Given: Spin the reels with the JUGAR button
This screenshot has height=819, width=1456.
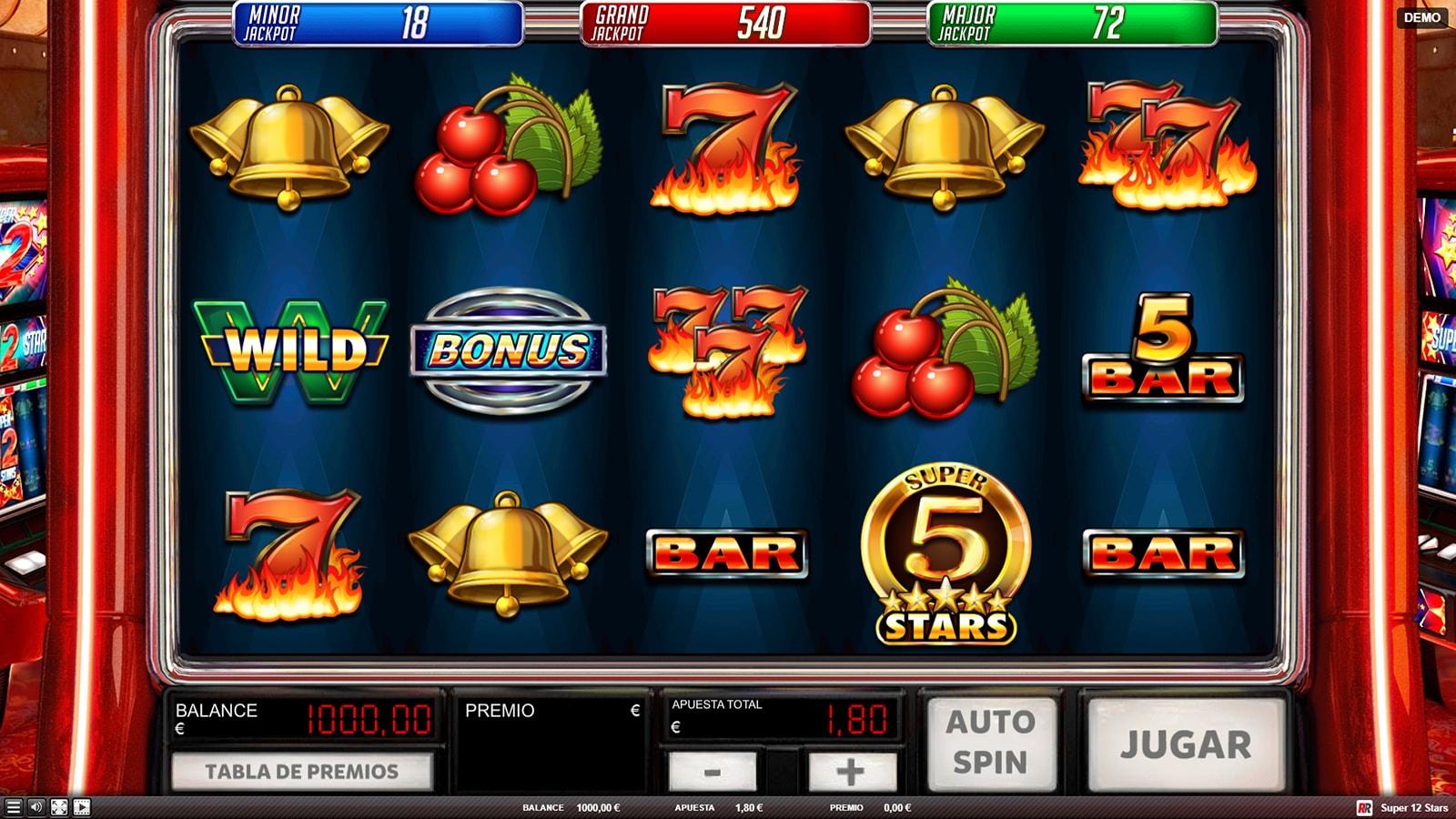Looking at the screenshot, I should (1186, 743).
